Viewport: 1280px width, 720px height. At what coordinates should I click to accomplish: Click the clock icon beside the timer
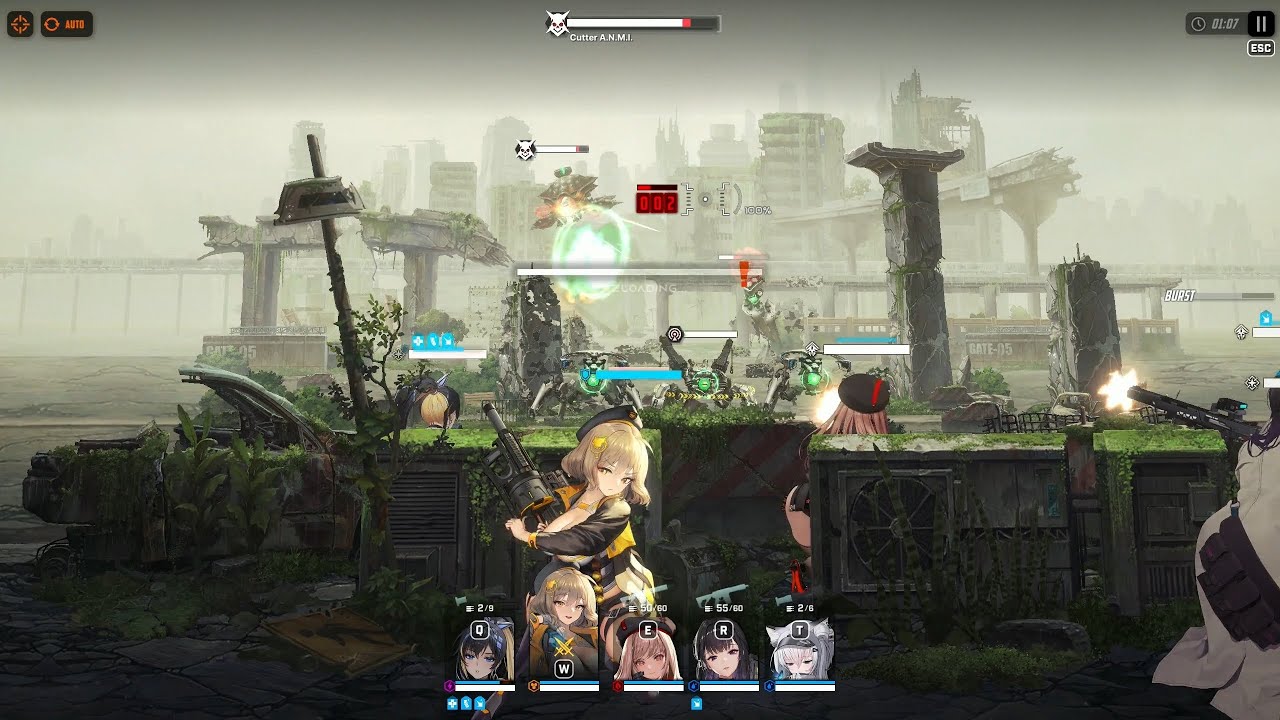1200,23
